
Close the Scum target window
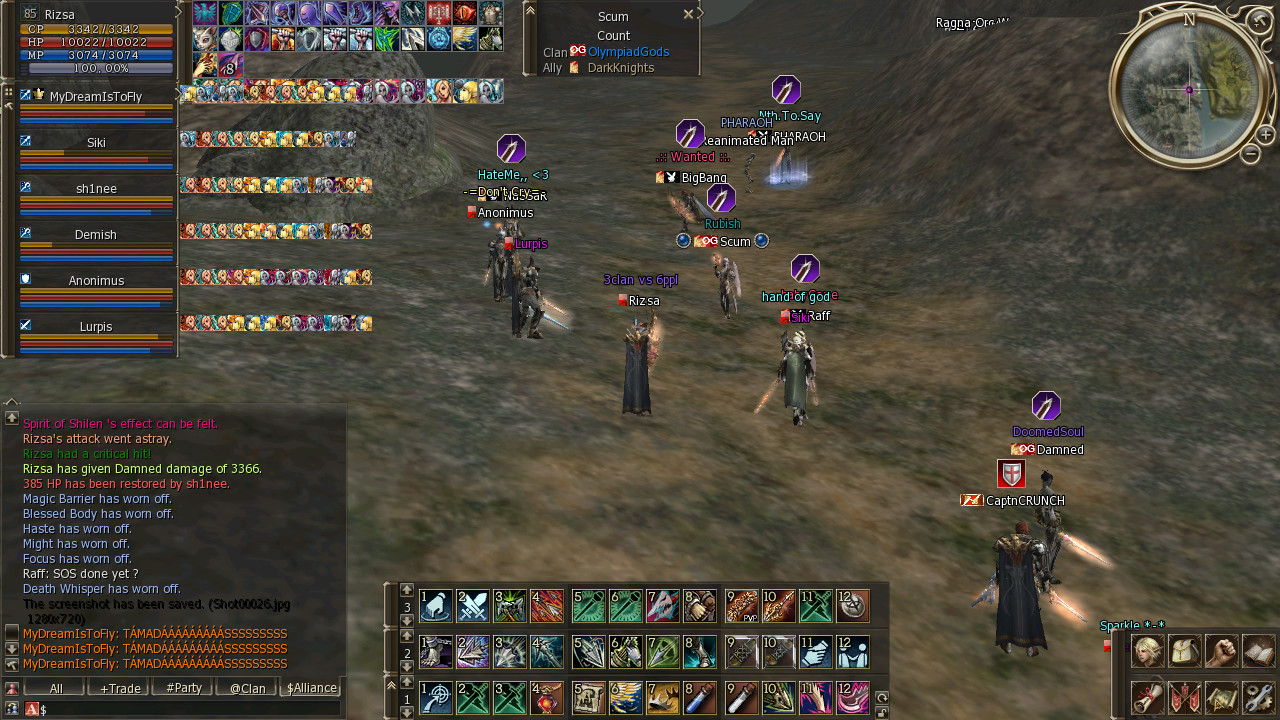tap(688, 15)
